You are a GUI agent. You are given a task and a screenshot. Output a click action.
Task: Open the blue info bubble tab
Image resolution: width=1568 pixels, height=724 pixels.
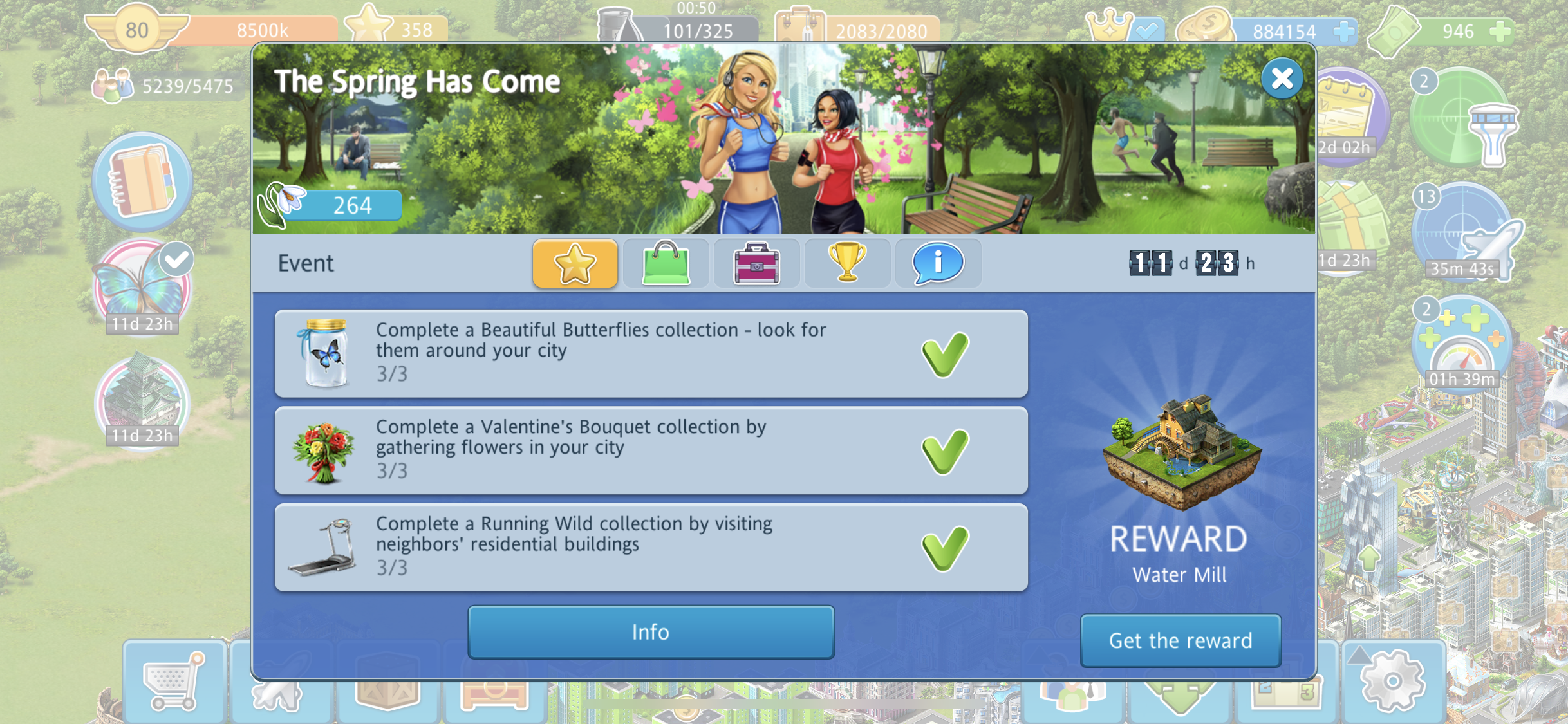[938, 263]
